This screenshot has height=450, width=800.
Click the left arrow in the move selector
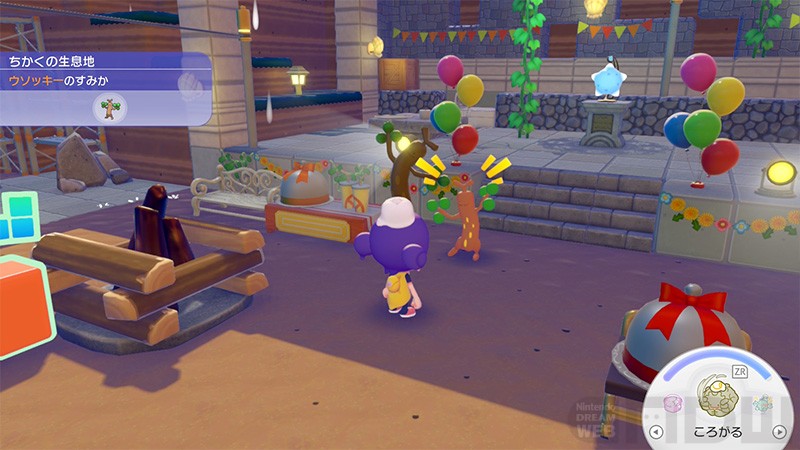(656, 432)
